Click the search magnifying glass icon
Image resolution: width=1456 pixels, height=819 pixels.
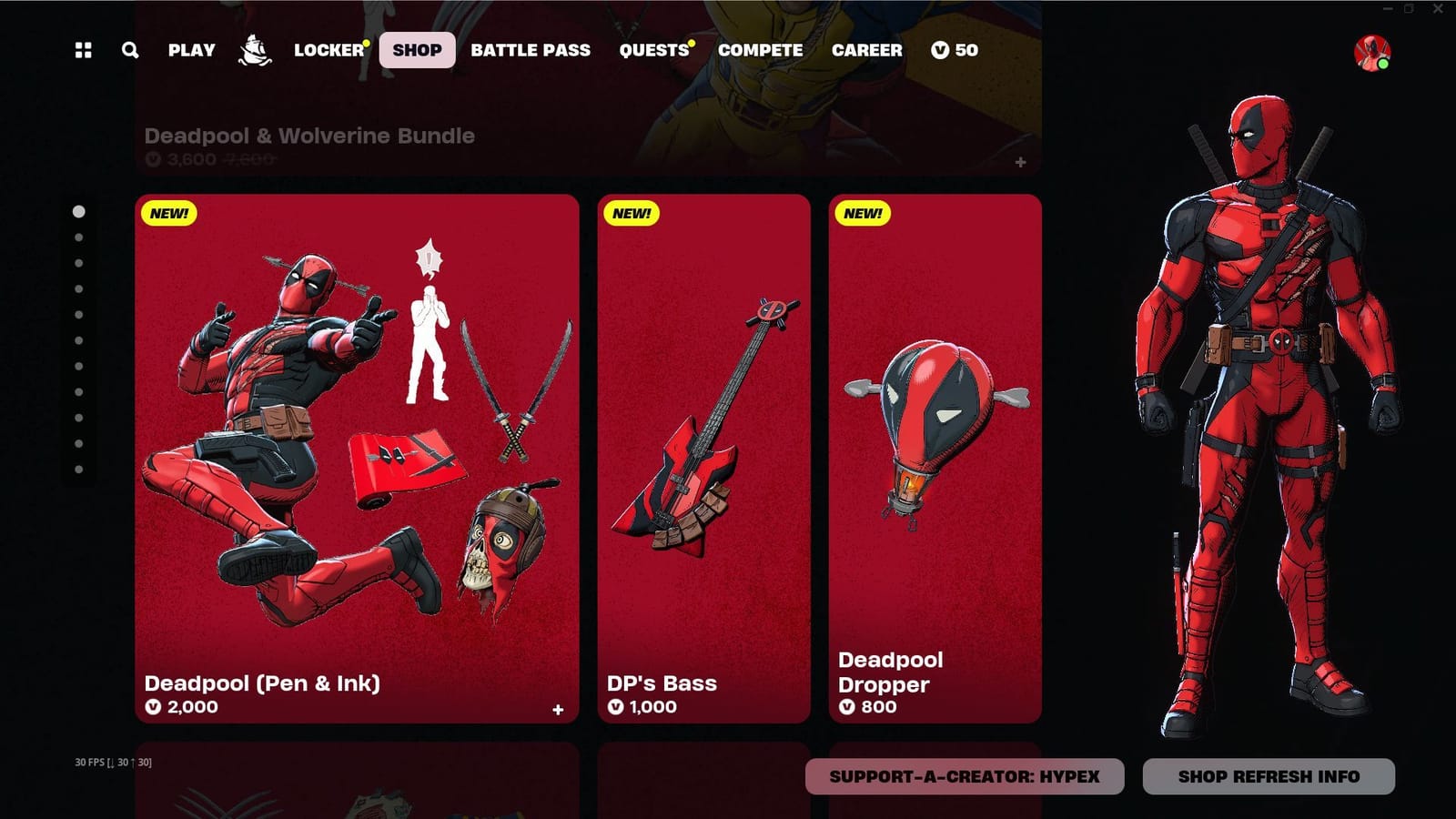[129, 50]
